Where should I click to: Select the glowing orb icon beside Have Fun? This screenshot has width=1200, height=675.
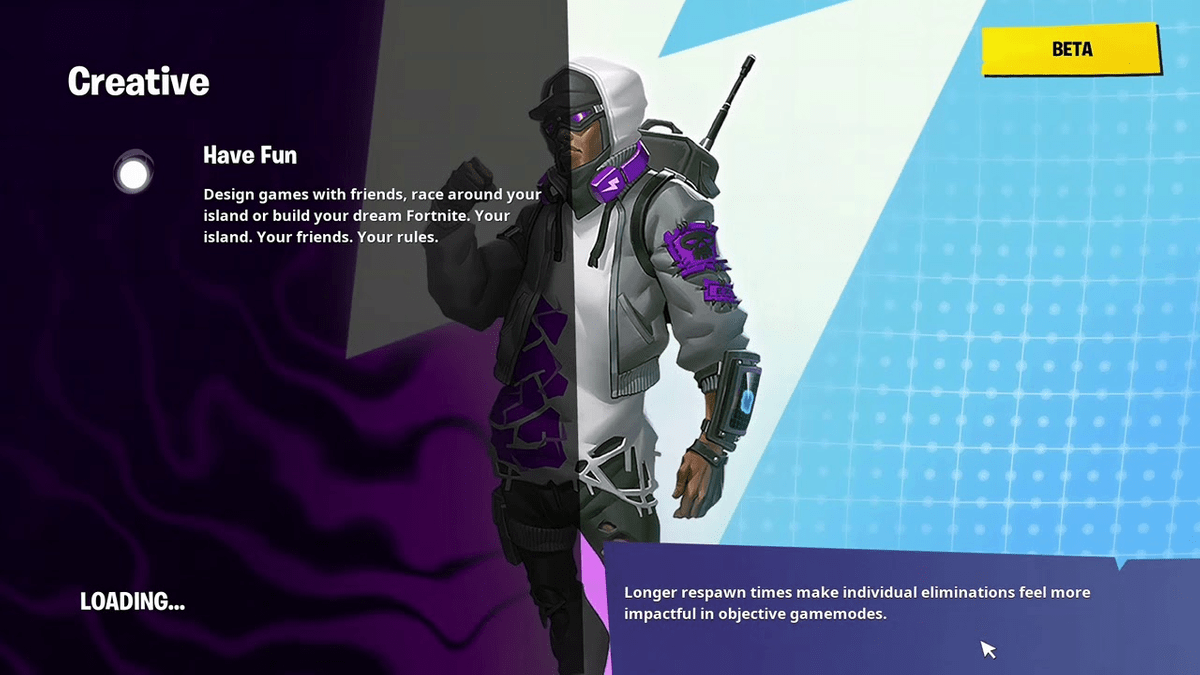133,175
